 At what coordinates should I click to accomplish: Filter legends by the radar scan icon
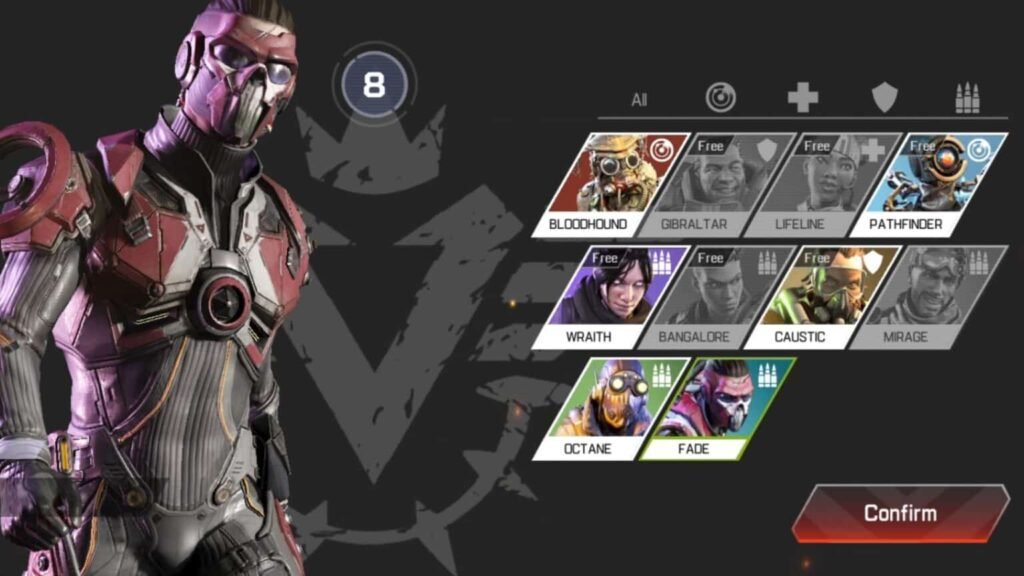tap(720, 97)
